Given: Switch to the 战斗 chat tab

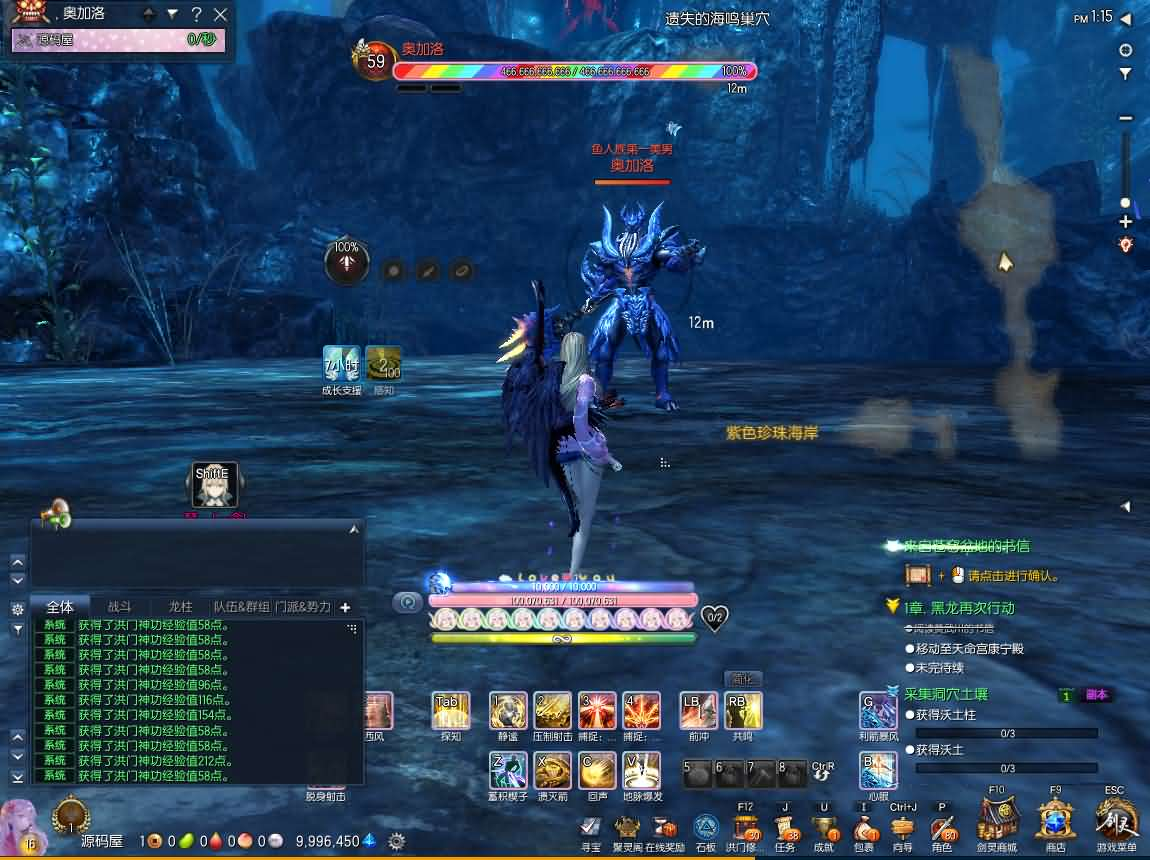Looking at the screenshot, I should coord(119,606).
